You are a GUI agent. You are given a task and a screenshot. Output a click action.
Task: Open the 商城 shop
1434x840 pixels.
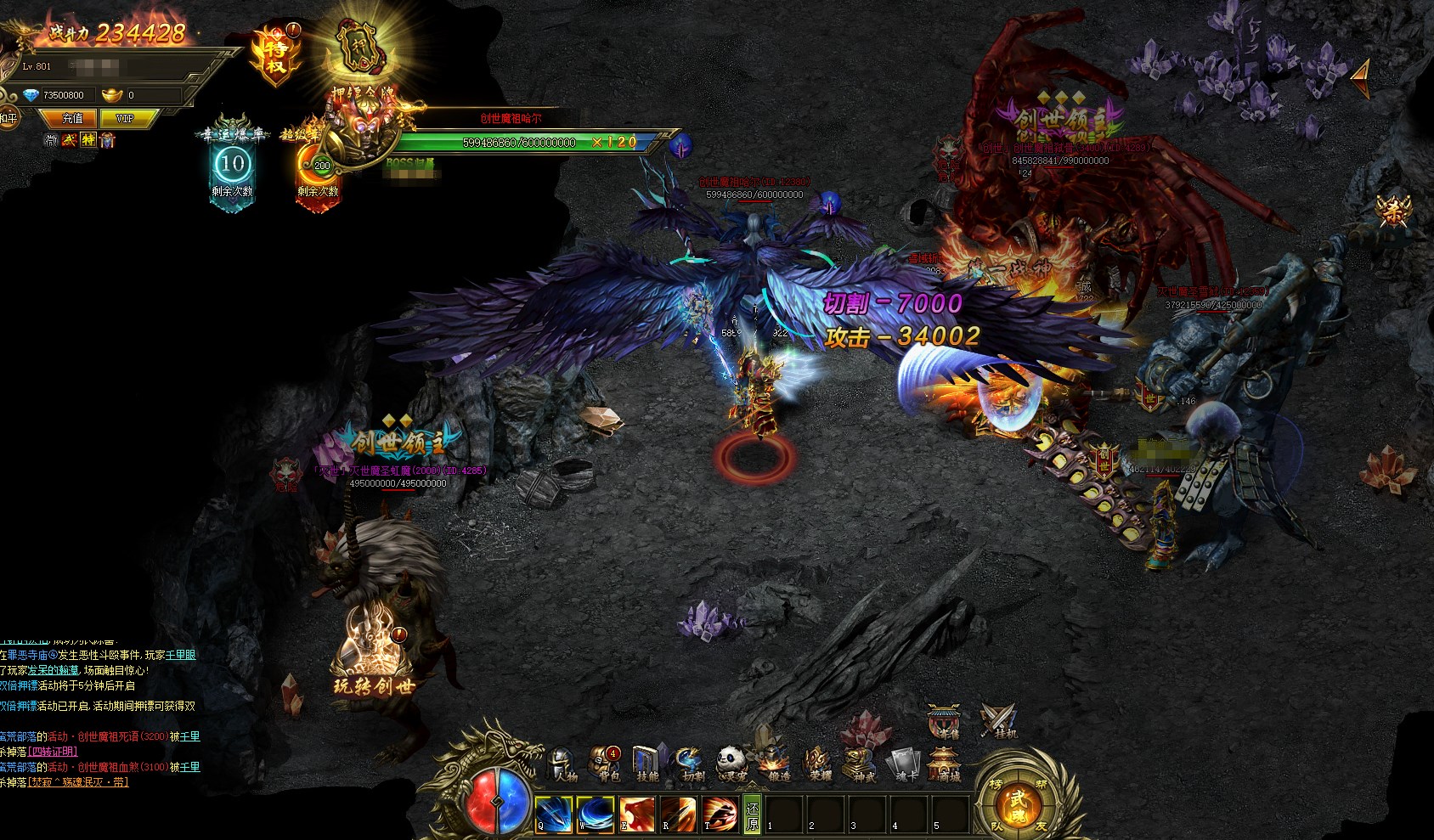[944, 764]
